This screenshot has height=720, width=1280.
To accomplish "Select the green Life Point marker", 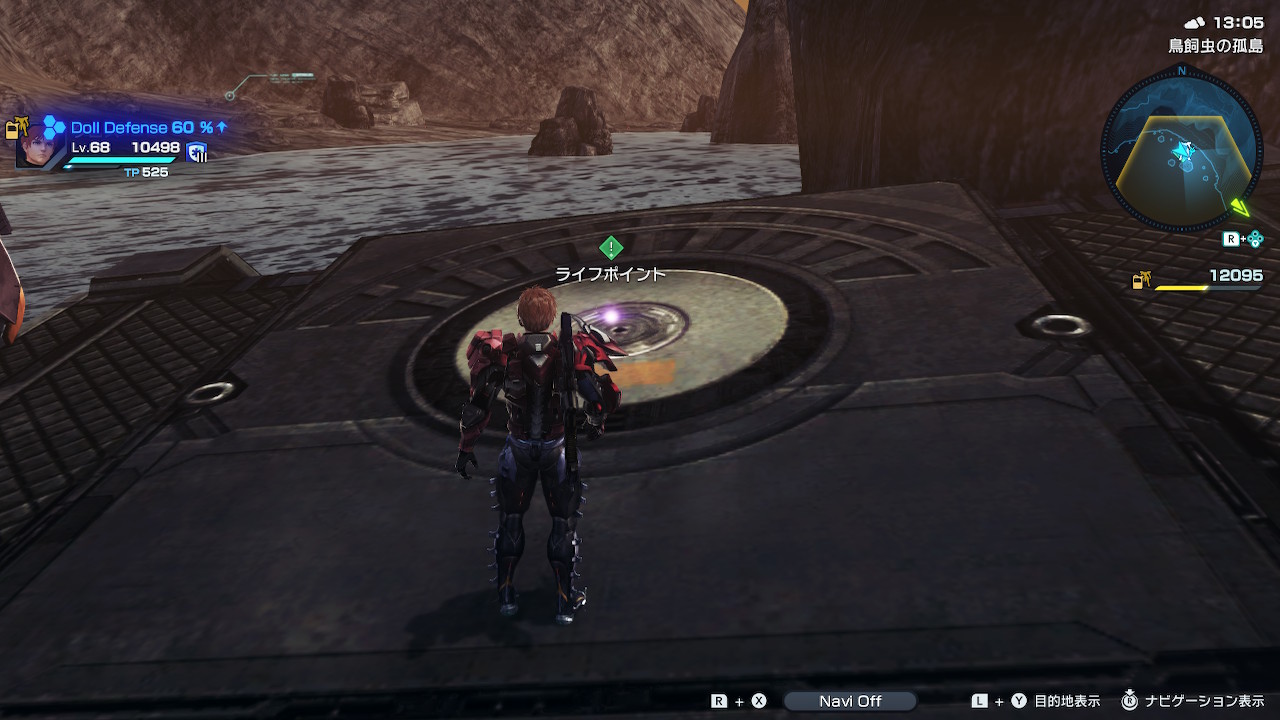I will click(x=611, y=248).
